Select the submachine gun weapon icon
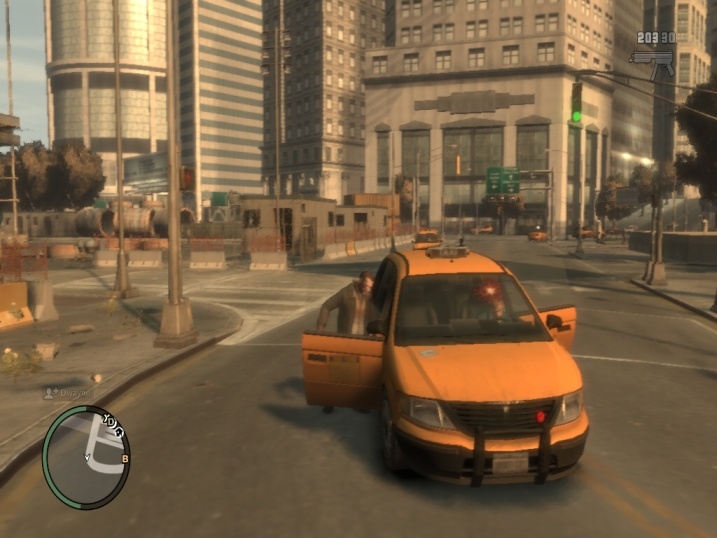The width and height of the screenshot is (717, 538). click(652, 61)
